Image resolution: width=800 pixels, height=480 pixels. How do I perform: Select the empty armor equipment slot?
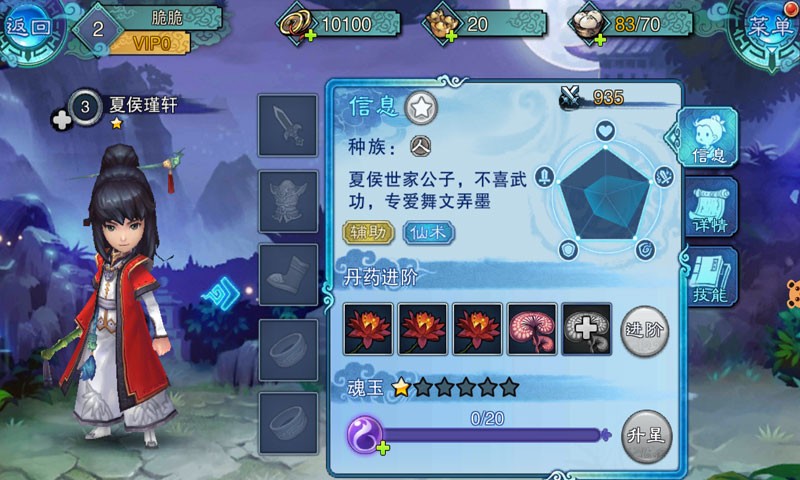point(288,200)
